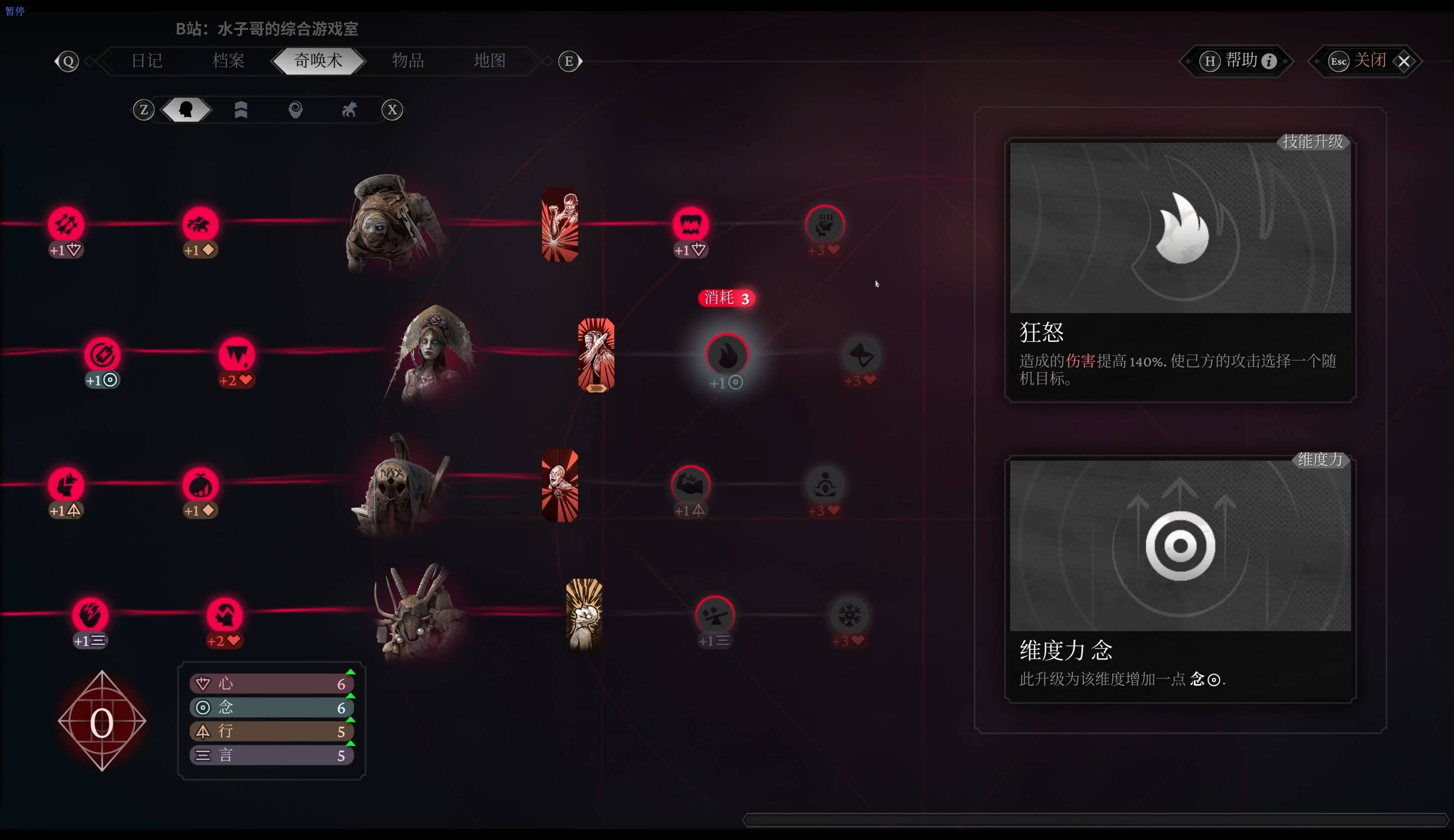Select the fanged jaw skill node
Screen dimensions: 1454x840
(691, 225)
